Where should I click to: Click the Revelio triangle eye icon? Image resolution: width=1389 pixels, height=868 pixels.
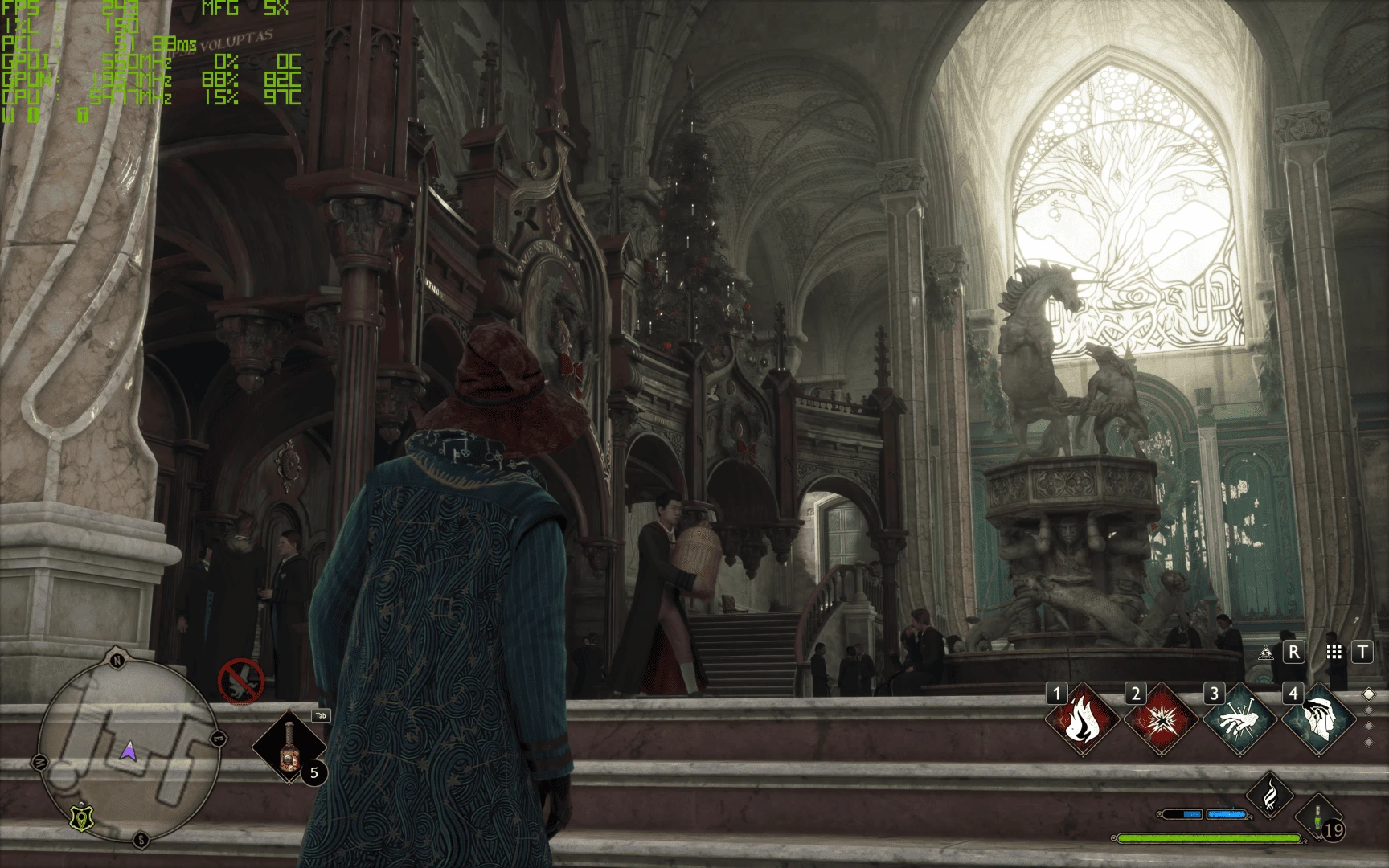pyautogui.click(x=1267, y=653)
